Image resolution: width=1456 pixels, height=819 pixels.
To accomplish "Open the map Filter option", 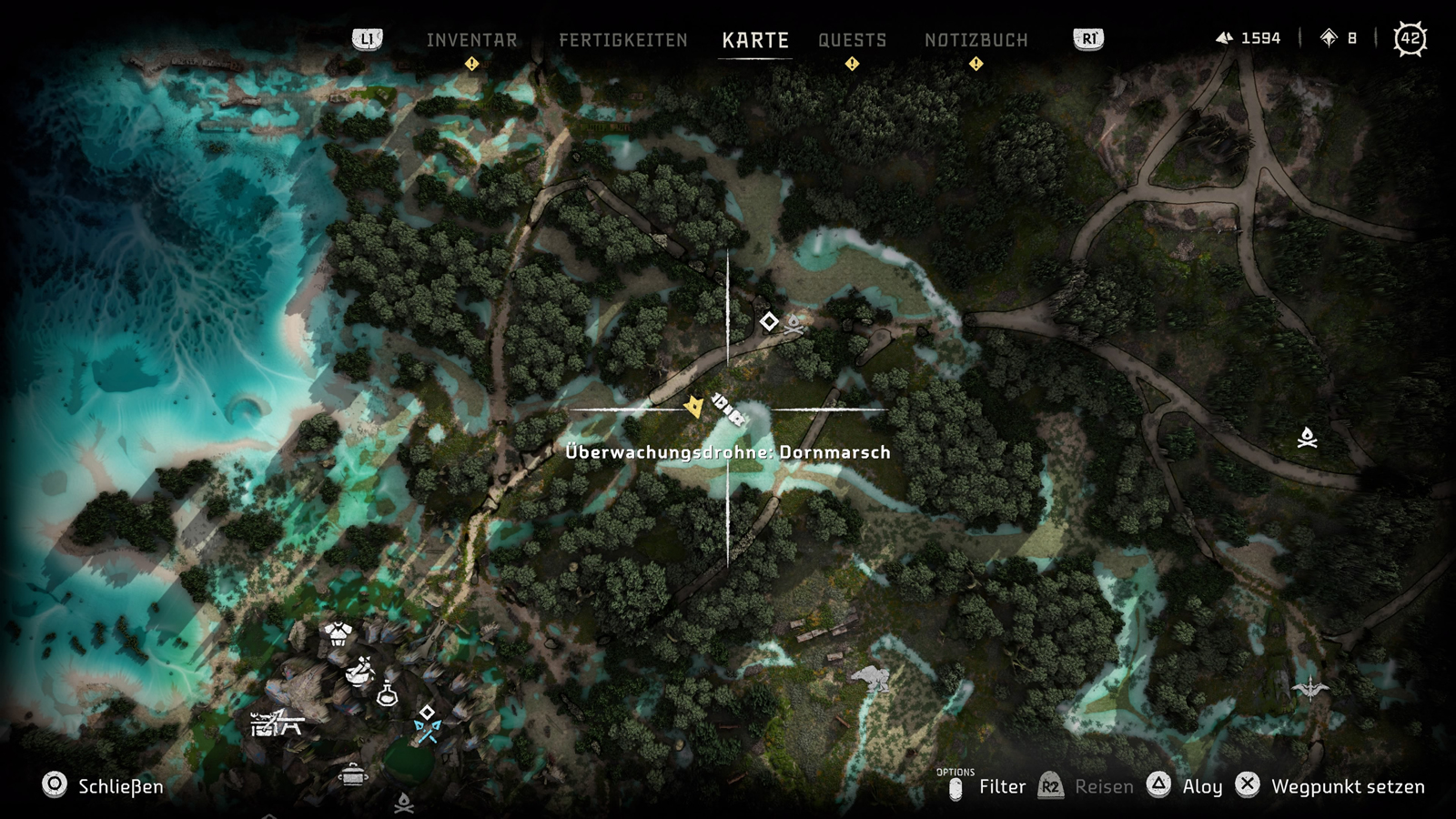I will 1002,786.
